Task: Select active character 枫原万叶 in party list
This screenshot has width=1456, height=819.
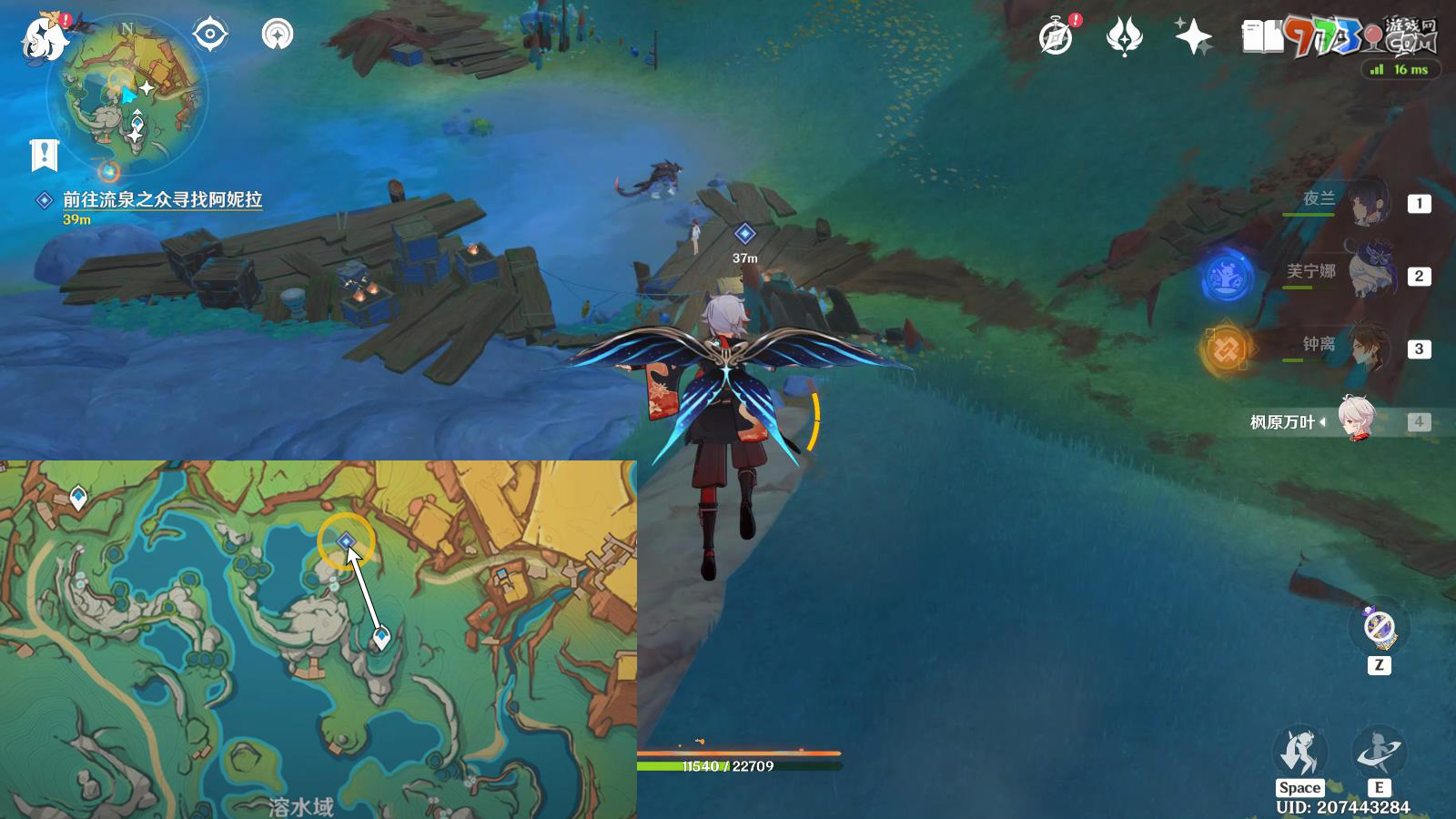Action: coord(1356,420)
